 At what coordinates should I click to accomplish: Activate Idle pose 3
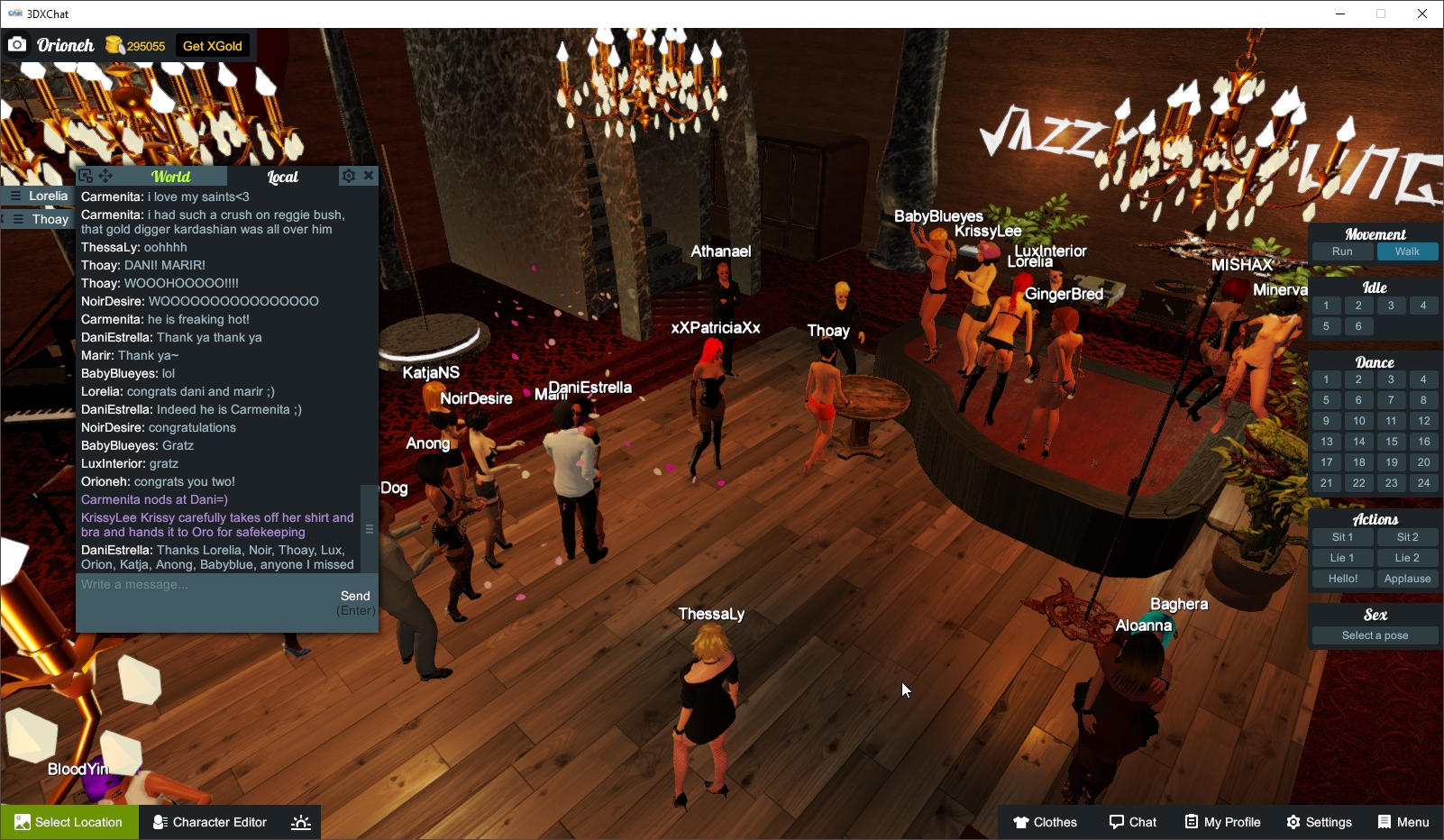point(1391,305)
